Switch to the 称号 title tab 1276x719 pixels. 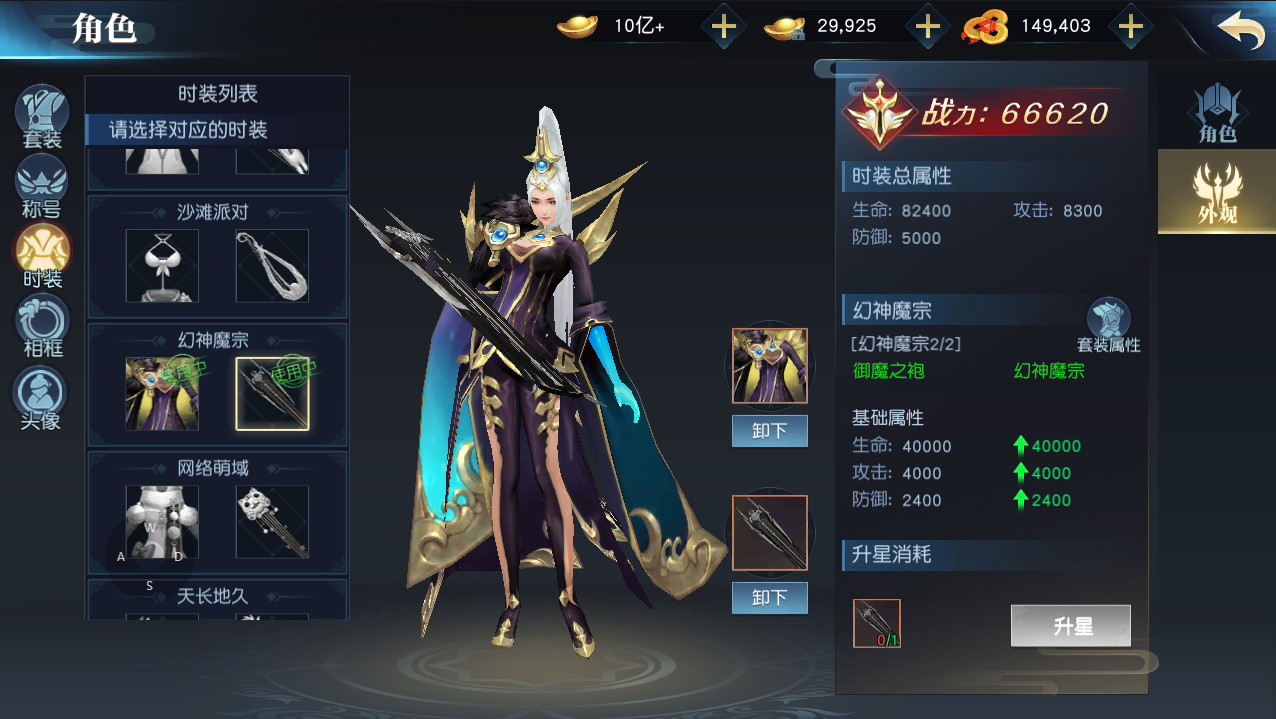(x=42, y=186)
